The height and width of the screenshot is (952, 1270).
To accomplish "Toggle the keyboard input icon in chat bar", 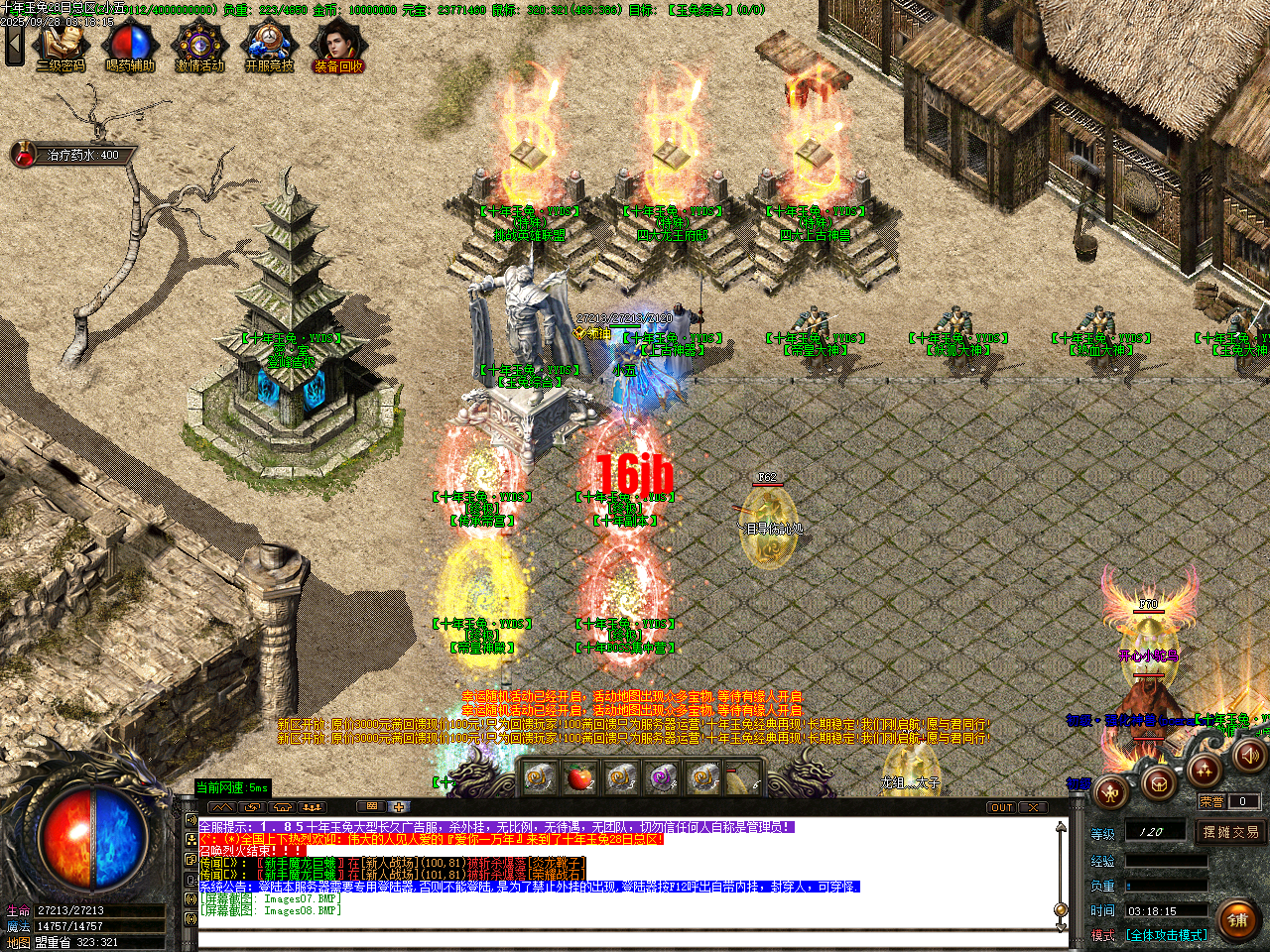I will pos(371,806).
